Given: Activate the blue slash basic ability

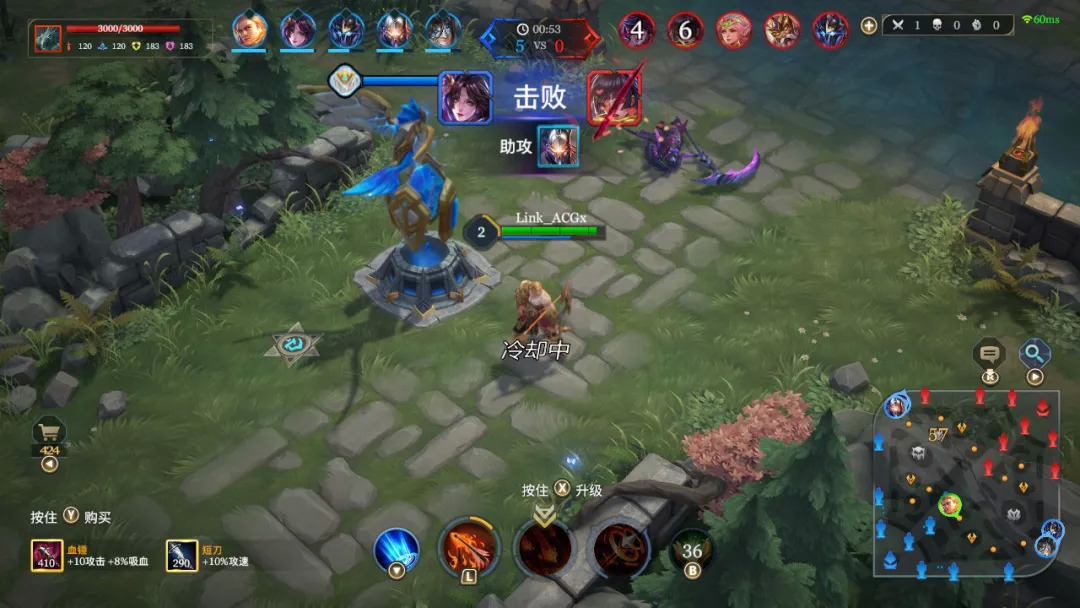Looking at the screenshot, I should tap(396, 549).
